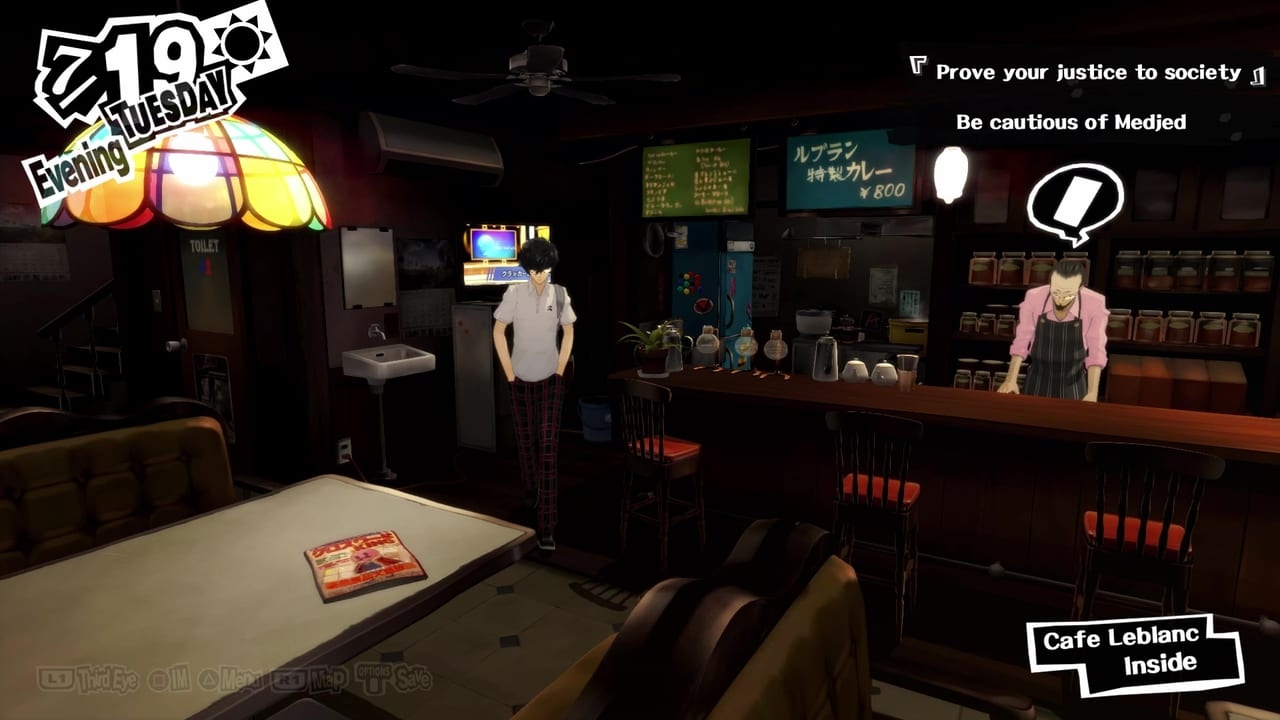
Task: Click the green chalkboard drink menu
Action: [695, 180]
